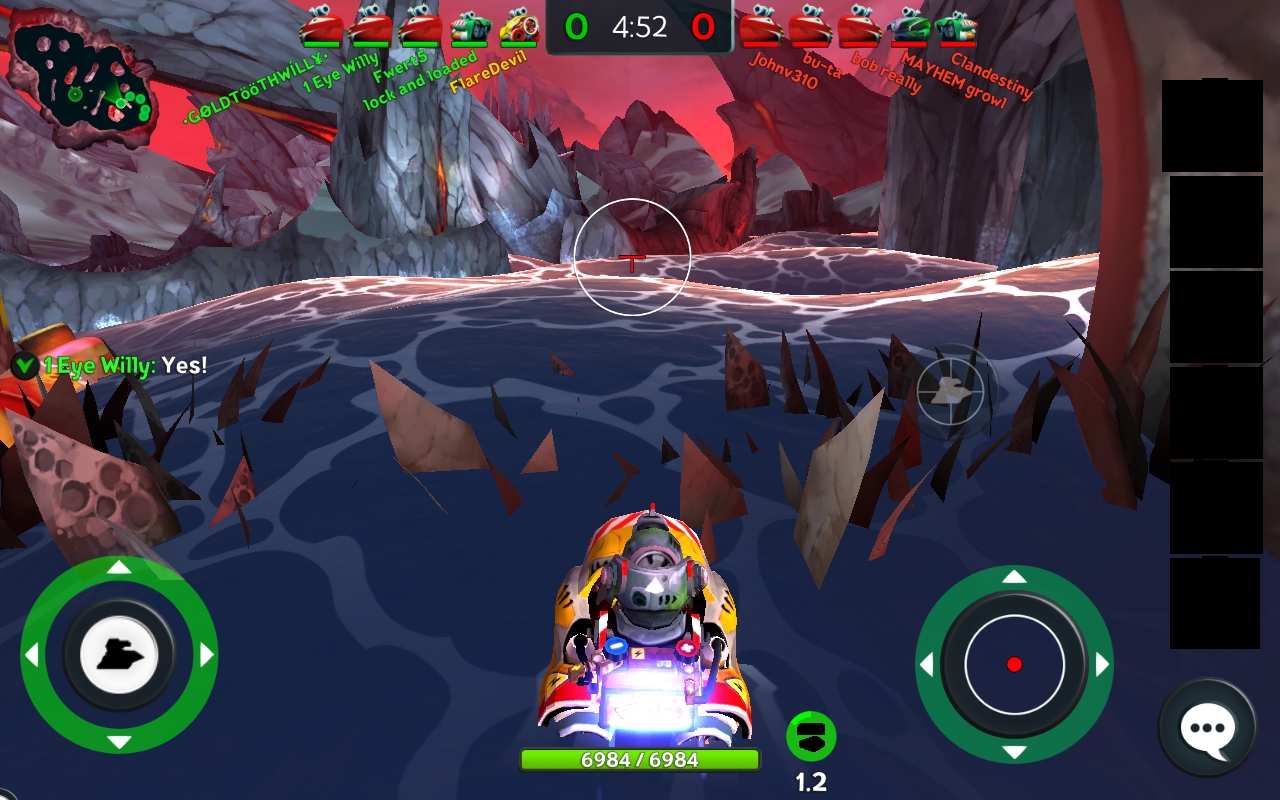Screen dimensions: 1280x800
Task: Select Johnv310's red tank icon
Action: [761, 27]
